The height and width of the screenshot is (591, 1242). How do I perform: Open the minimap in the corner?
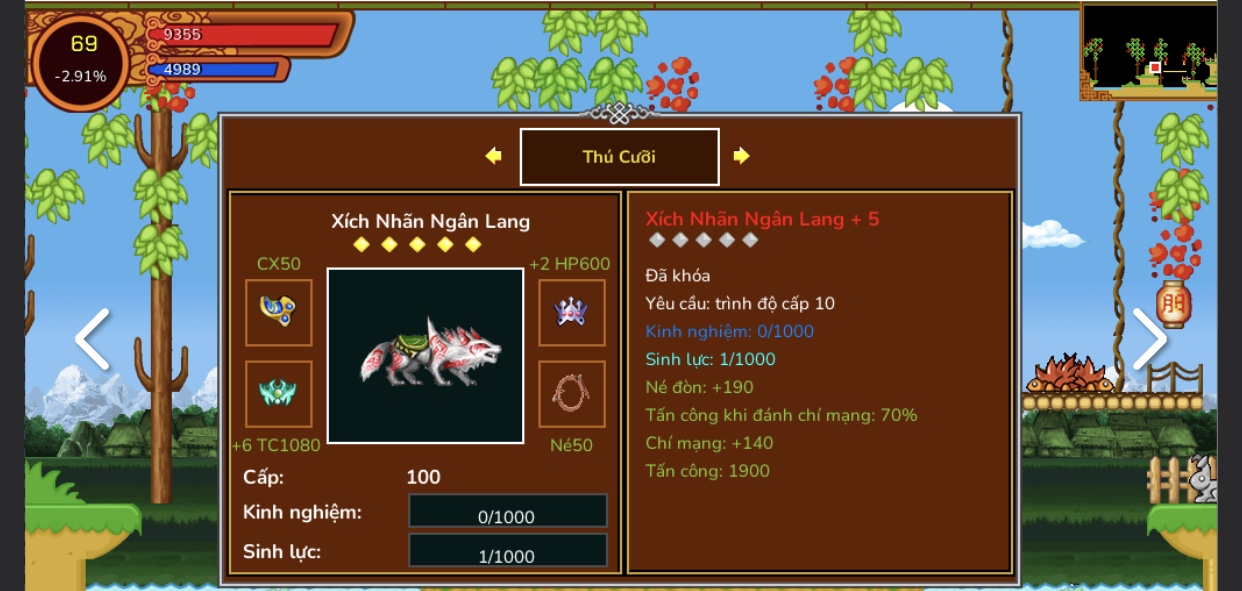tap(1149, 50)
